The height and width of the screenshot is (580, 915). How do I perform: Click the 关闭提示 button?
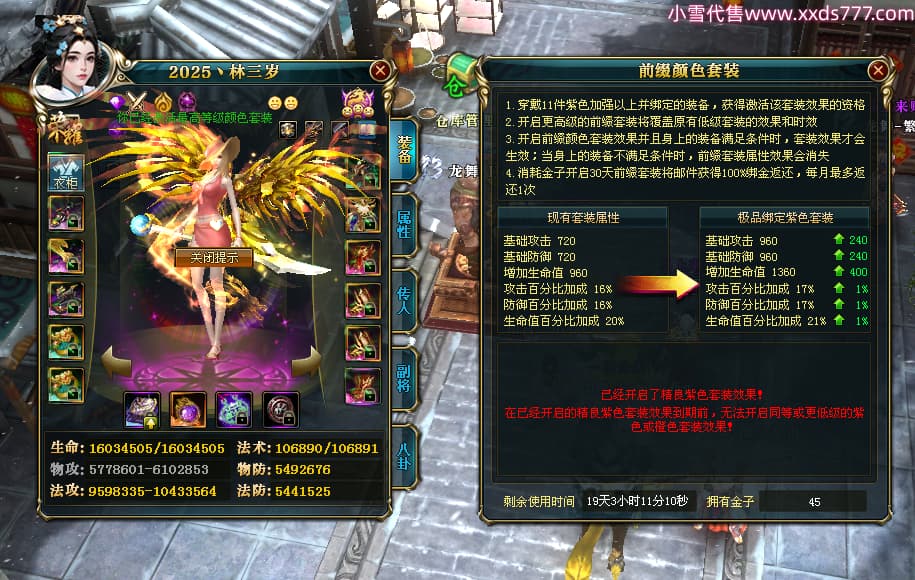[x=214, y=257]
